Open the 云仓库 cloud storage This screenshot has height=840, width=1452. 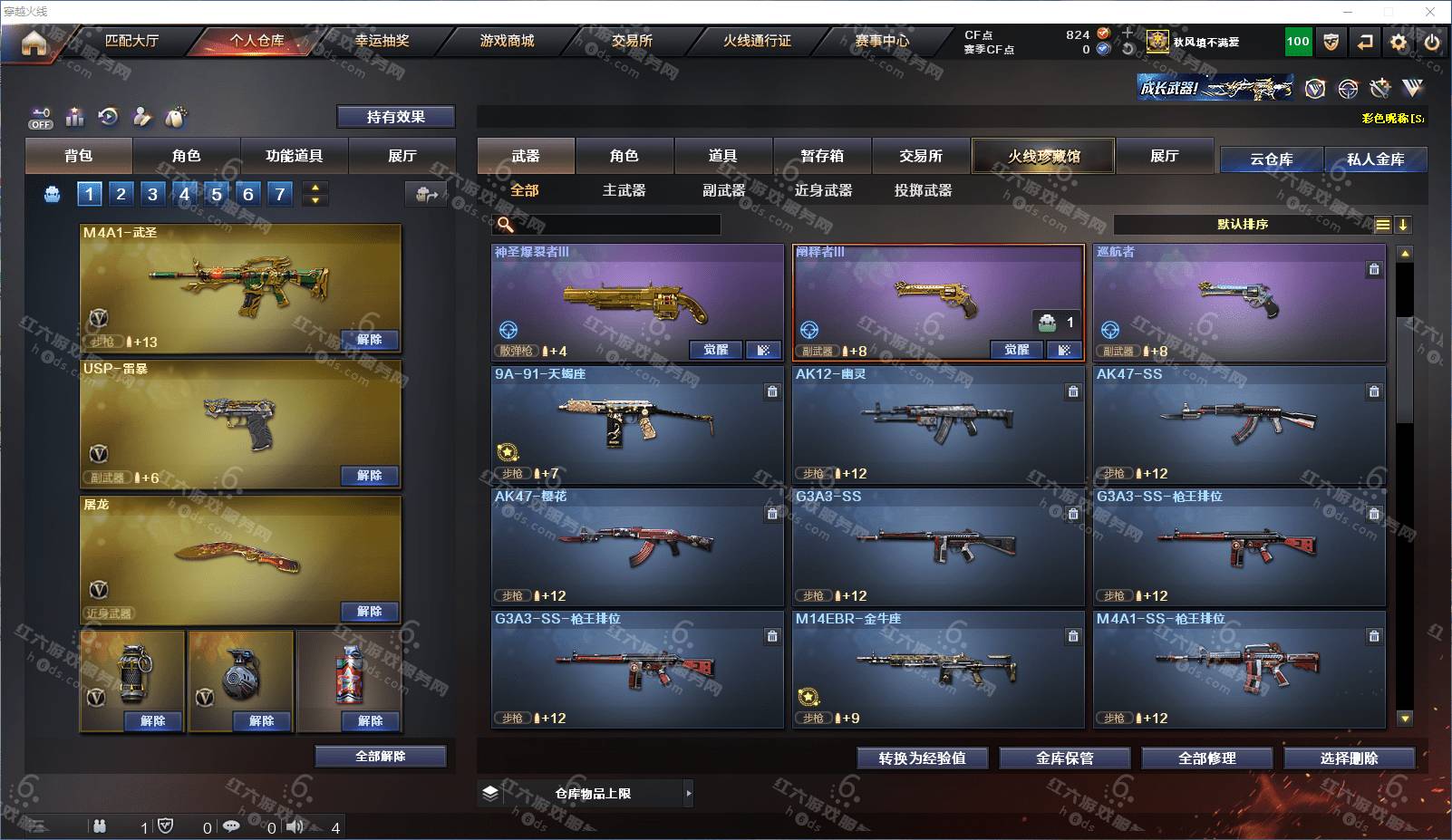click(x=1271, y=159)
